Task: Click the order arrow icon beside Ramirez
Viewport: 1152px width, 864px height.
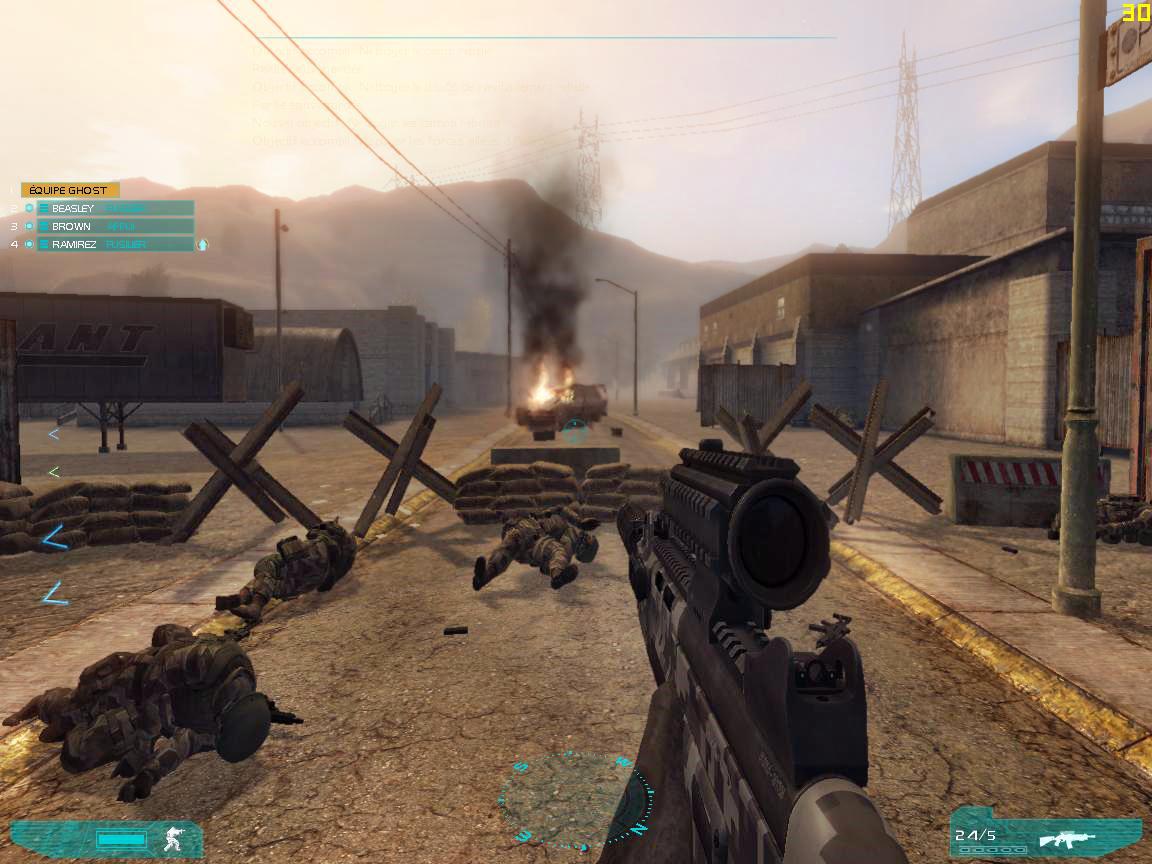Action: pos(202,244)
